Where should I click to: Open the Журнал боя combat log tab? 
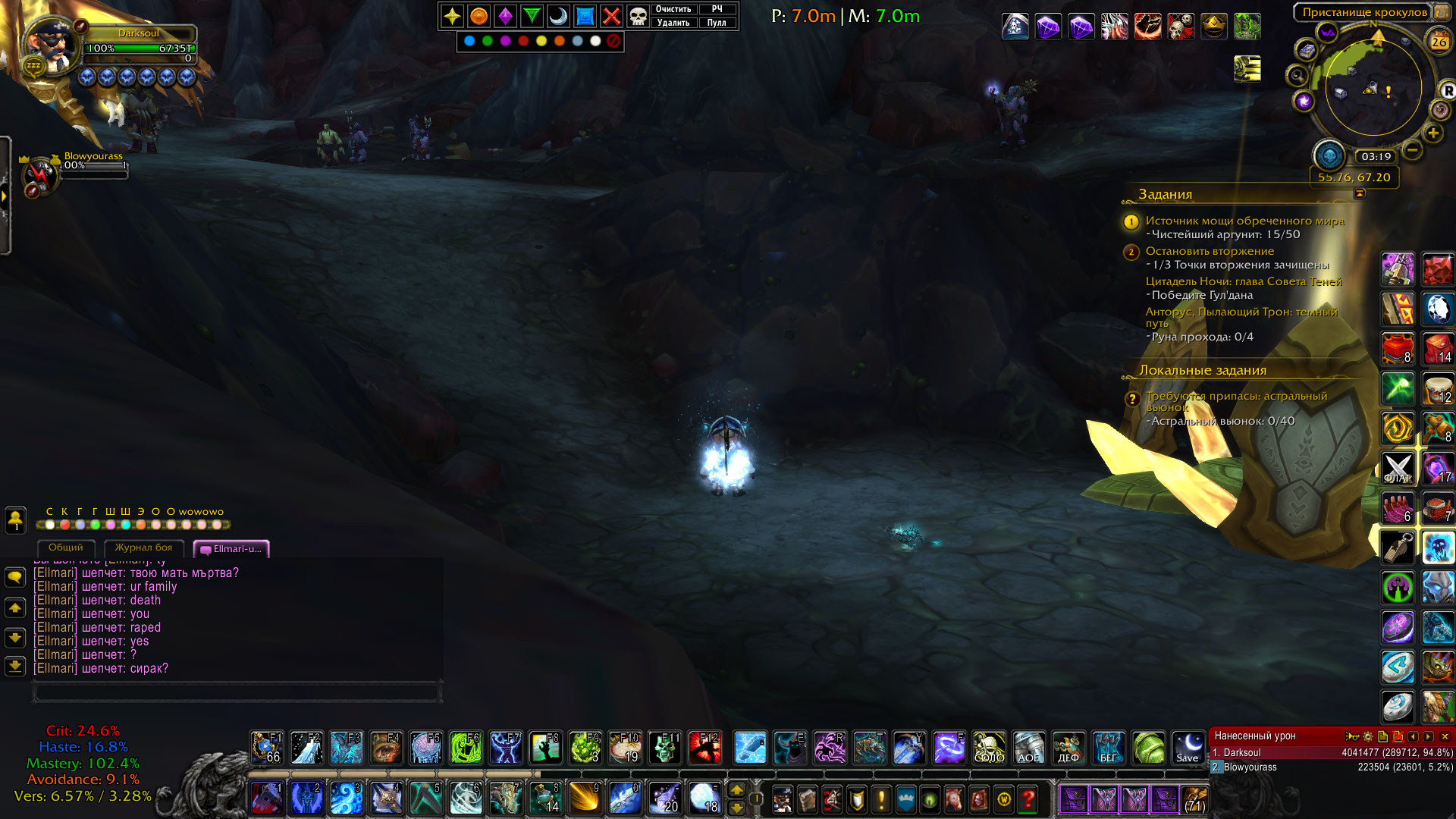point(143,548)
